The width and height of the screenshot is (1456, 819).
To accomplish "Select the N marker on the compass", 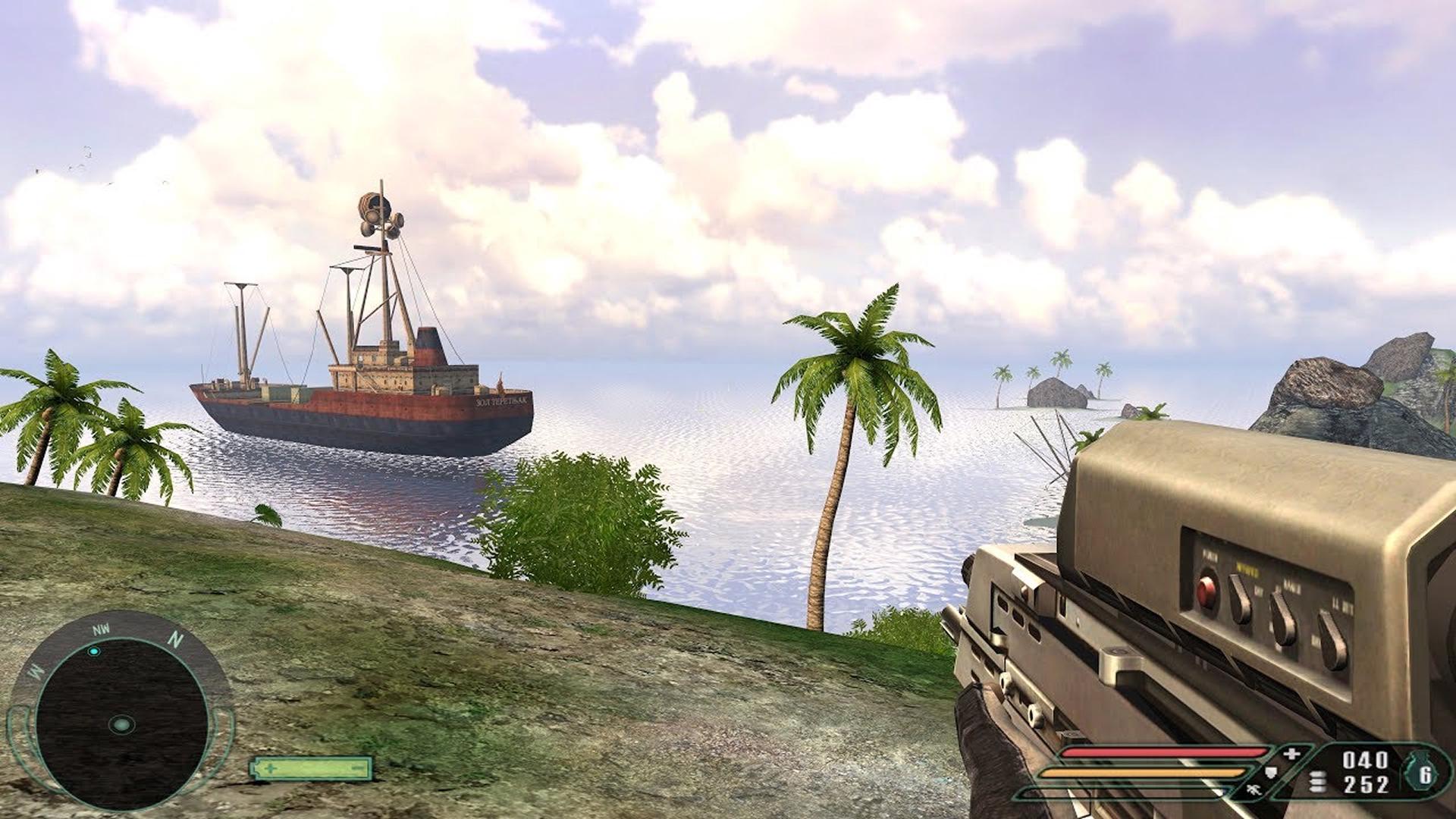I will [175, 640].
